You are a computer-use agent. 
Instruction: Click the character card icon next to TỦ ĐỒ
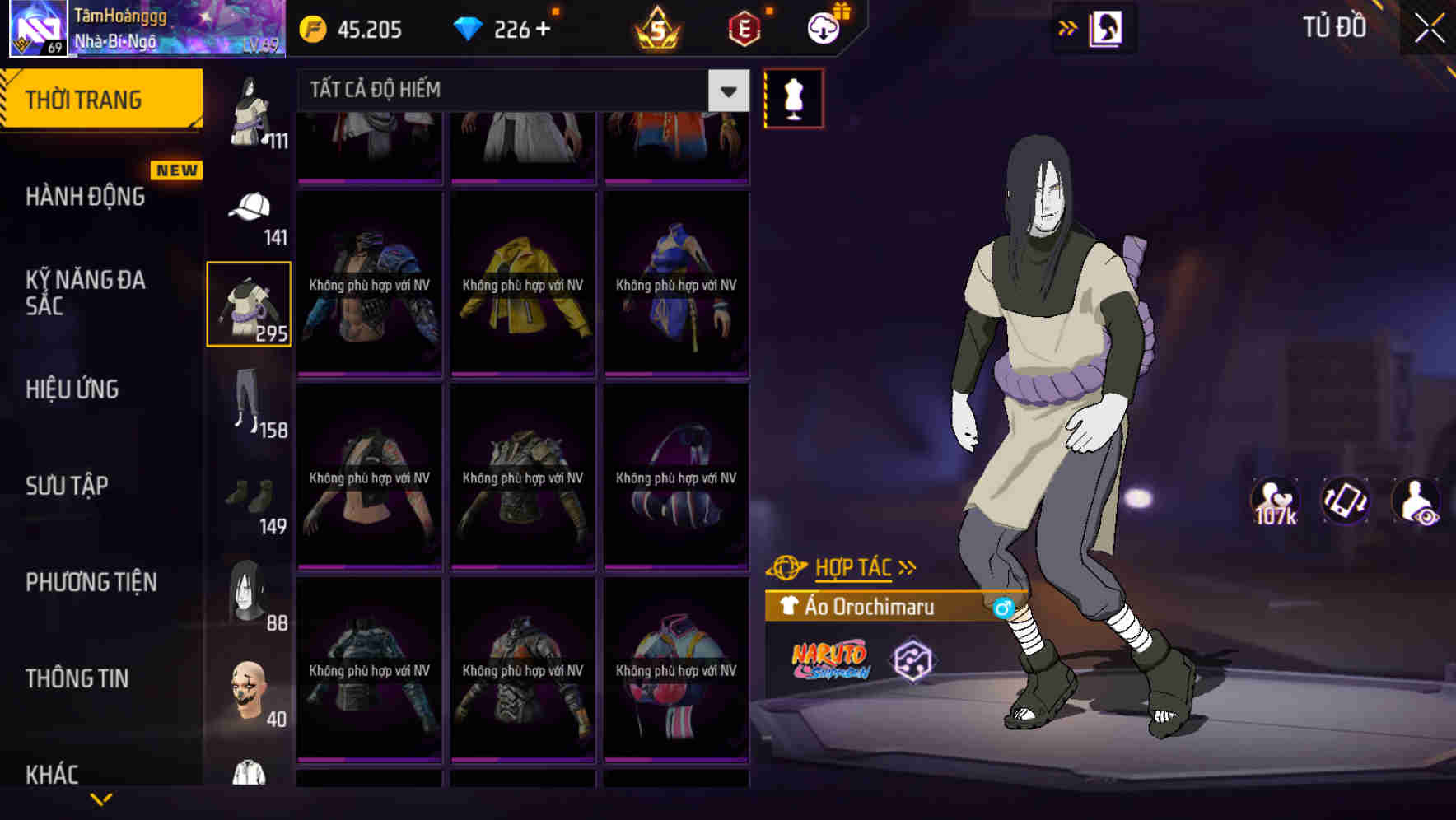1106,27
